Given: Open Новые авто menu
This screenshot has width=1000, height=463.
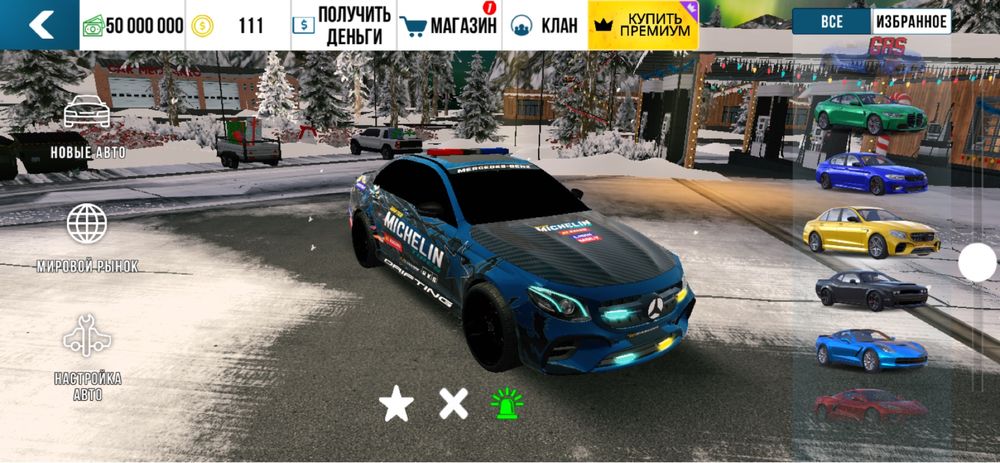Looking at the screenshot, I should tap(87, 127).
